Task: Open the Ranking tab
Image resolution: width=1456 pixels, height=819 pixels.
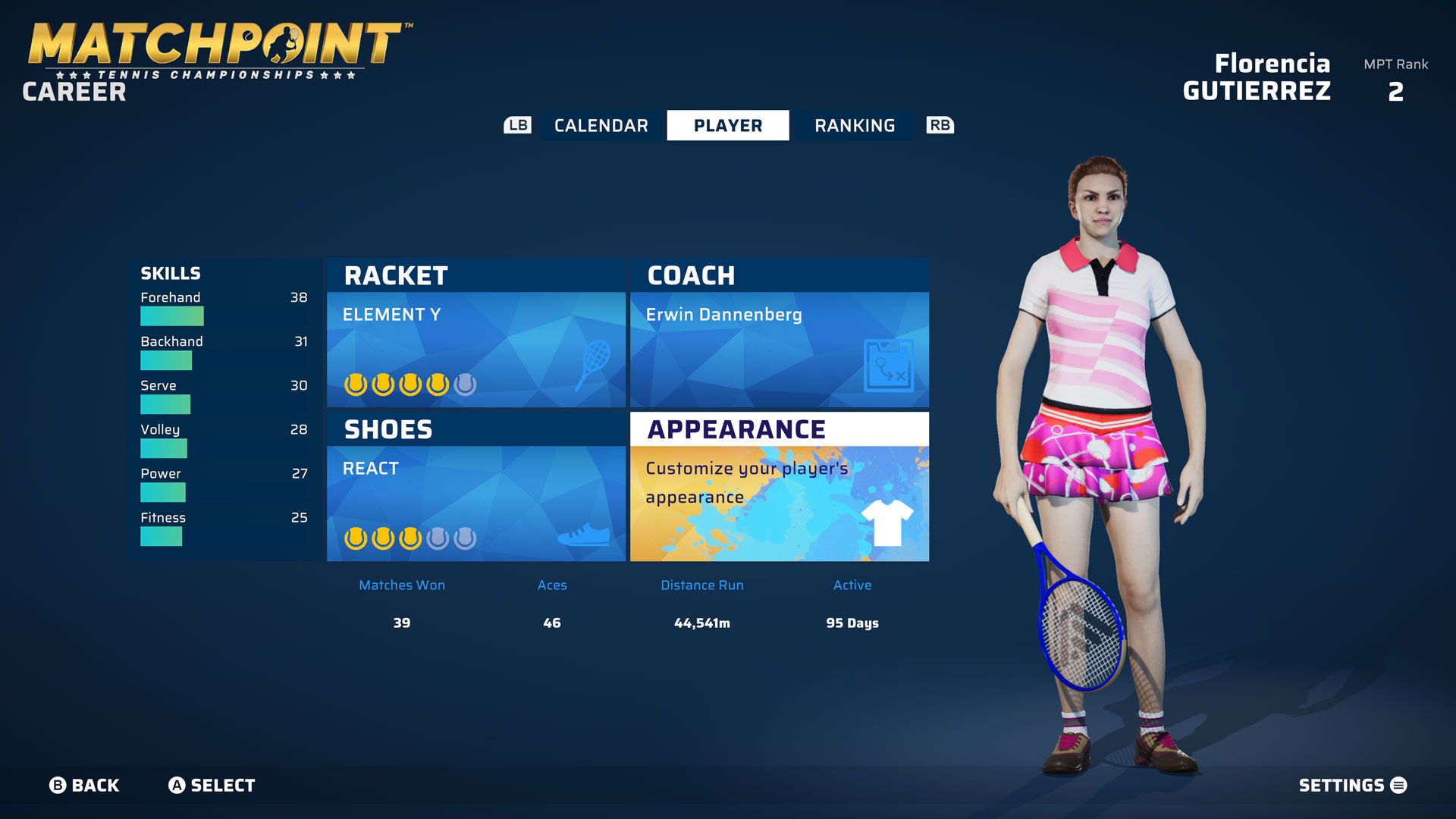Action: tap(855, 126)
